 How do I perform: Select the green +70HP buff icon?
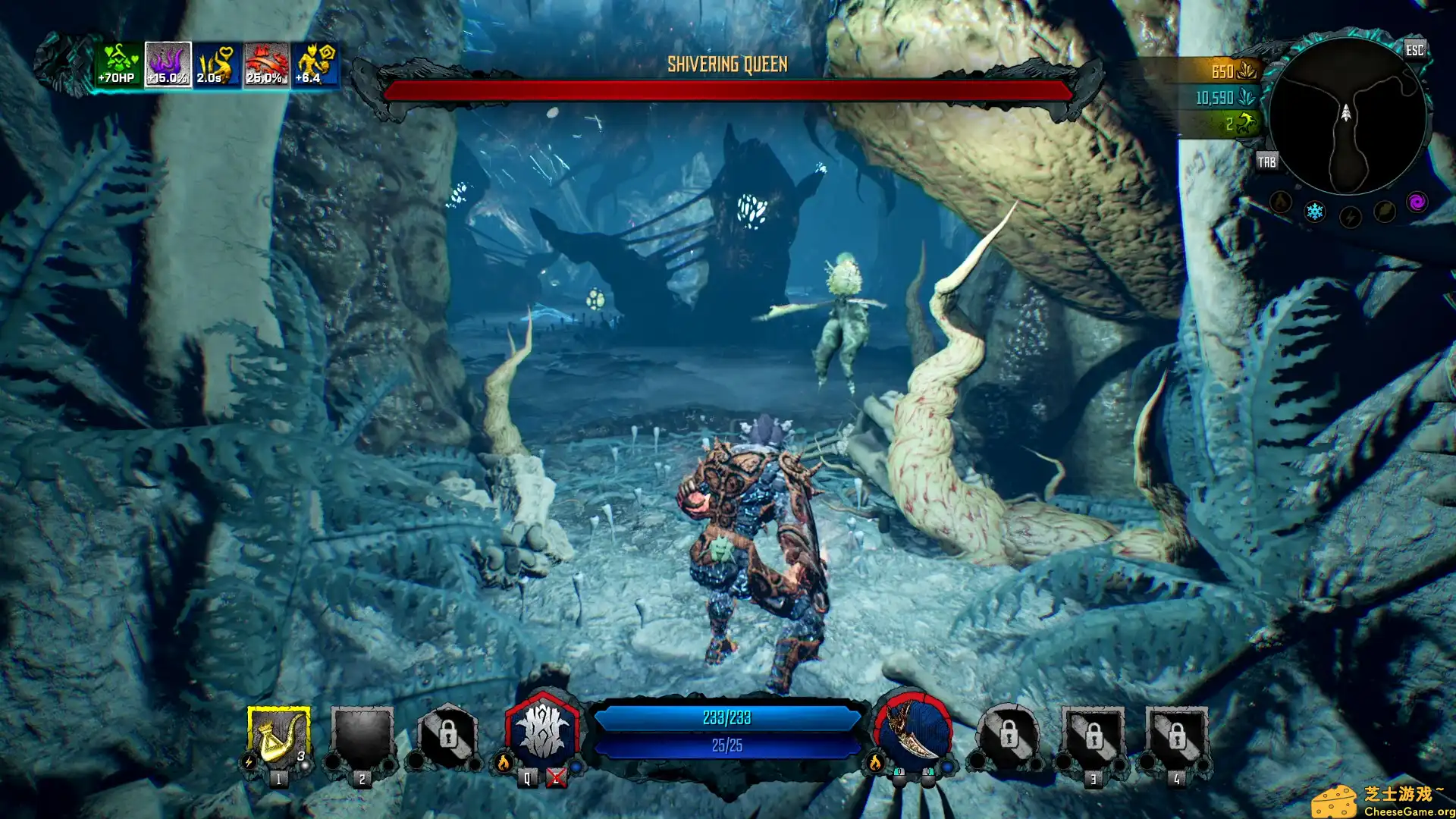coord(119,64)
